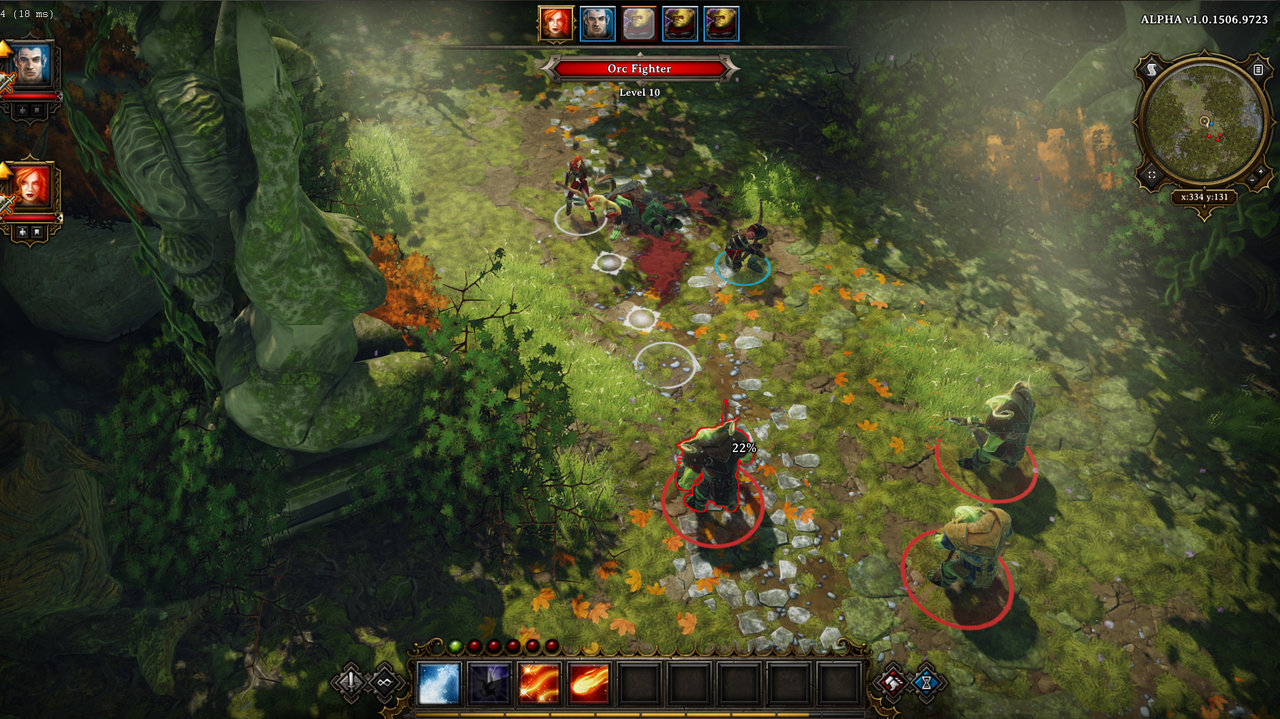The image size is (1280, 719).
Task: Click the sword combat mode button
Action: [x=351, y=681]
